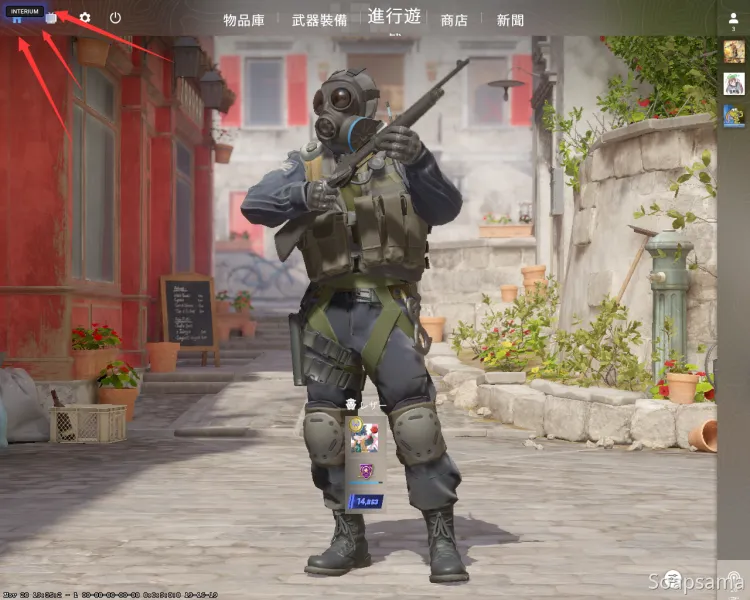Open the watch TV icon
Viewport: 750px width, 600px height.
pyautogui.click(x=51, y=18)
